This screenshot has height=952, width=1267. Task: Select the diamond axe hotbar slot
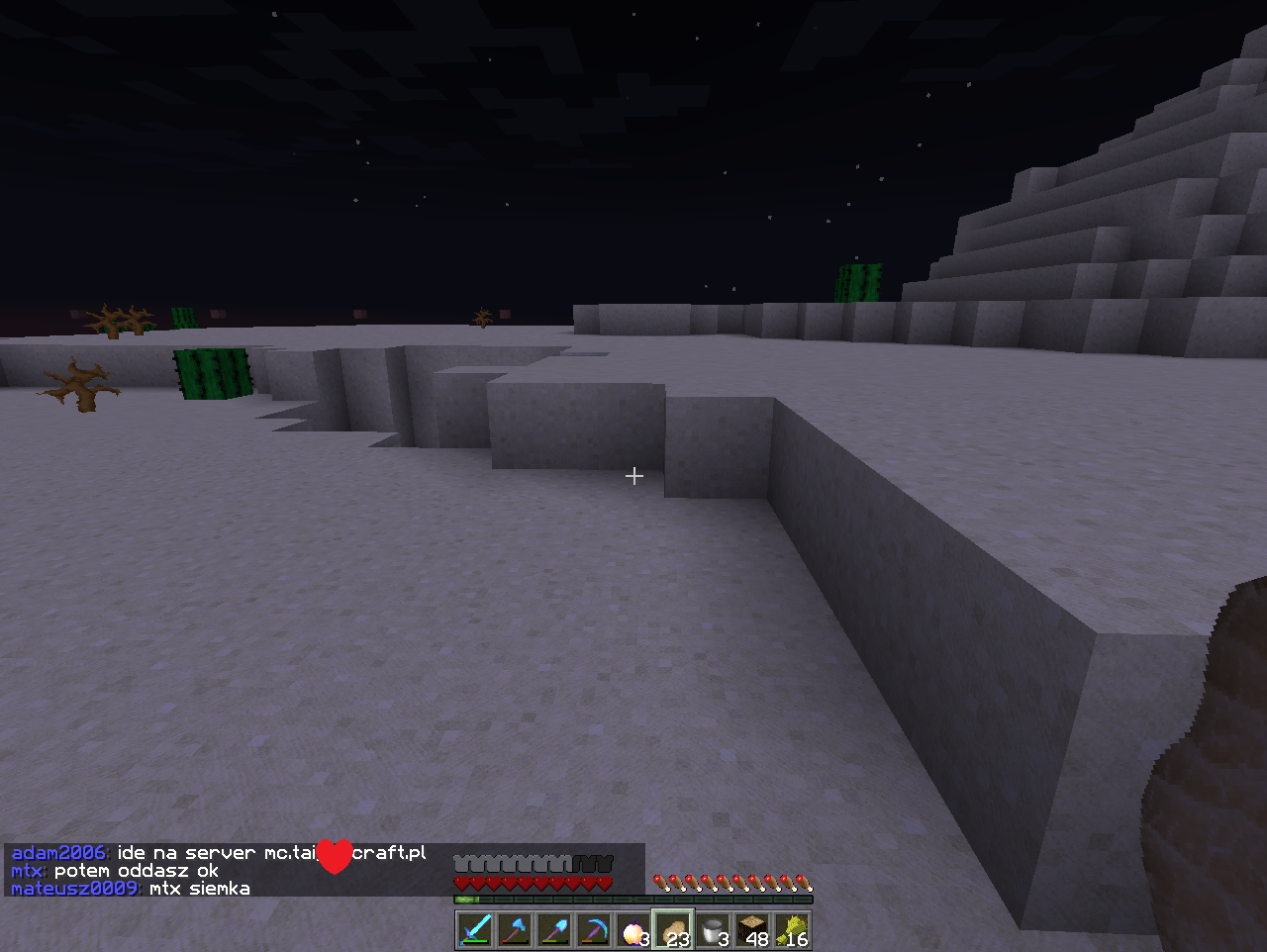(x=515, y=930)
